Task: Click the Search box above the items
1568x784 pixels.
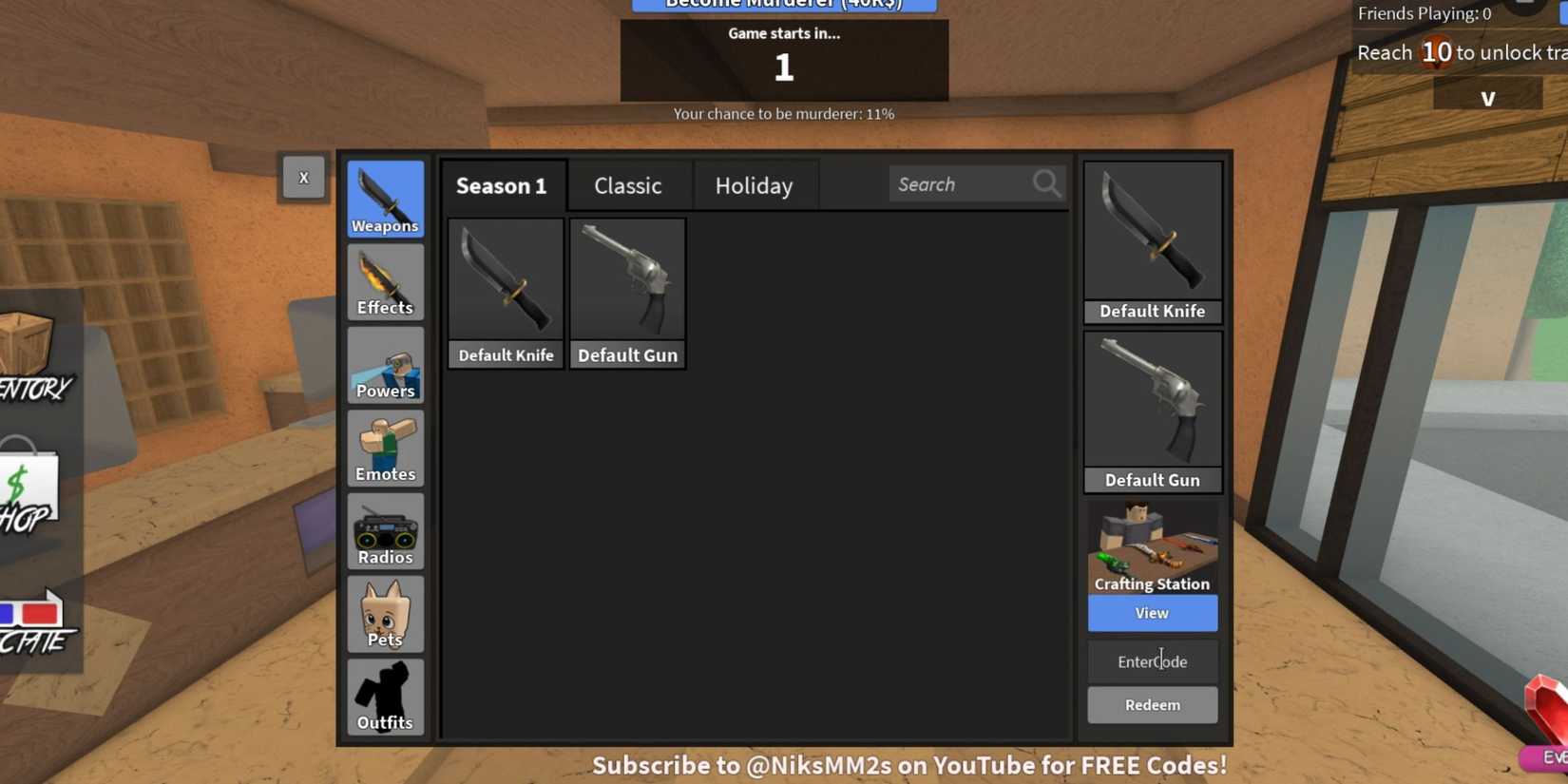Action: coord(969,183)
